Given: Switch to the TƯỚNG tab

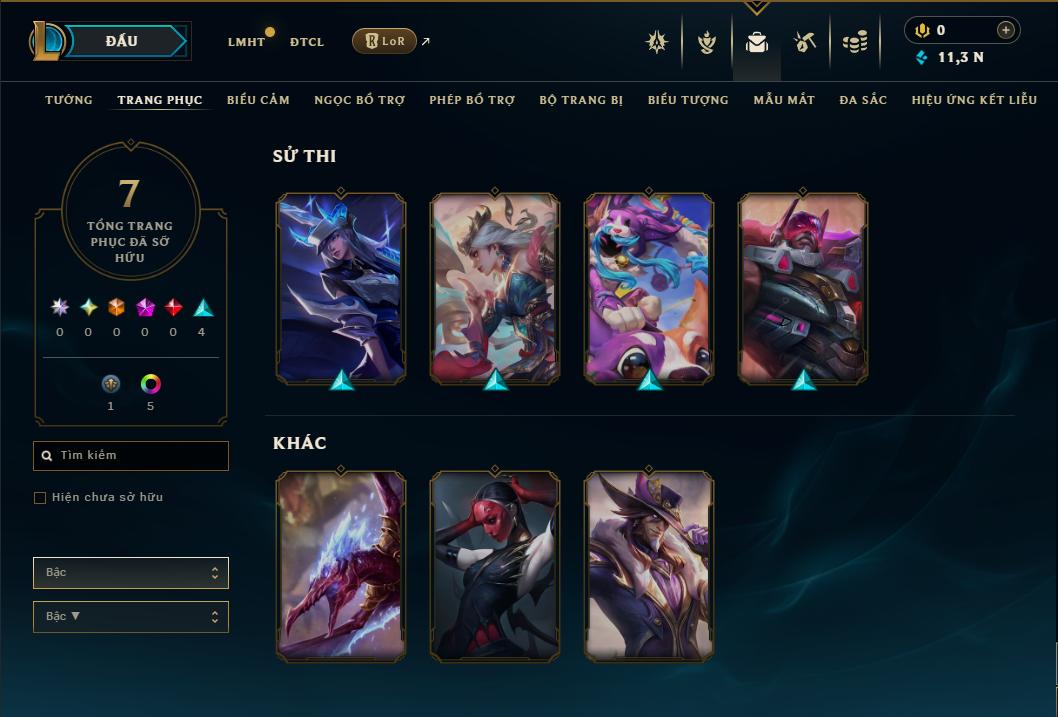Looking at the screenshot, I should [x=69, y=100].
